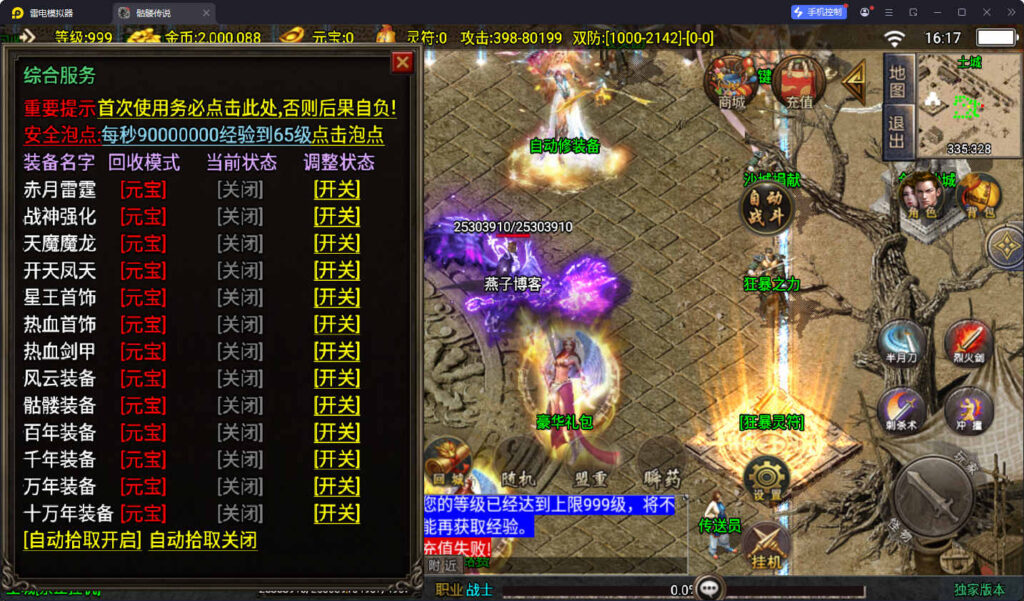
Task: Open the 商城 shop icon
Action: pyautogui.click(x=733, y=82)
